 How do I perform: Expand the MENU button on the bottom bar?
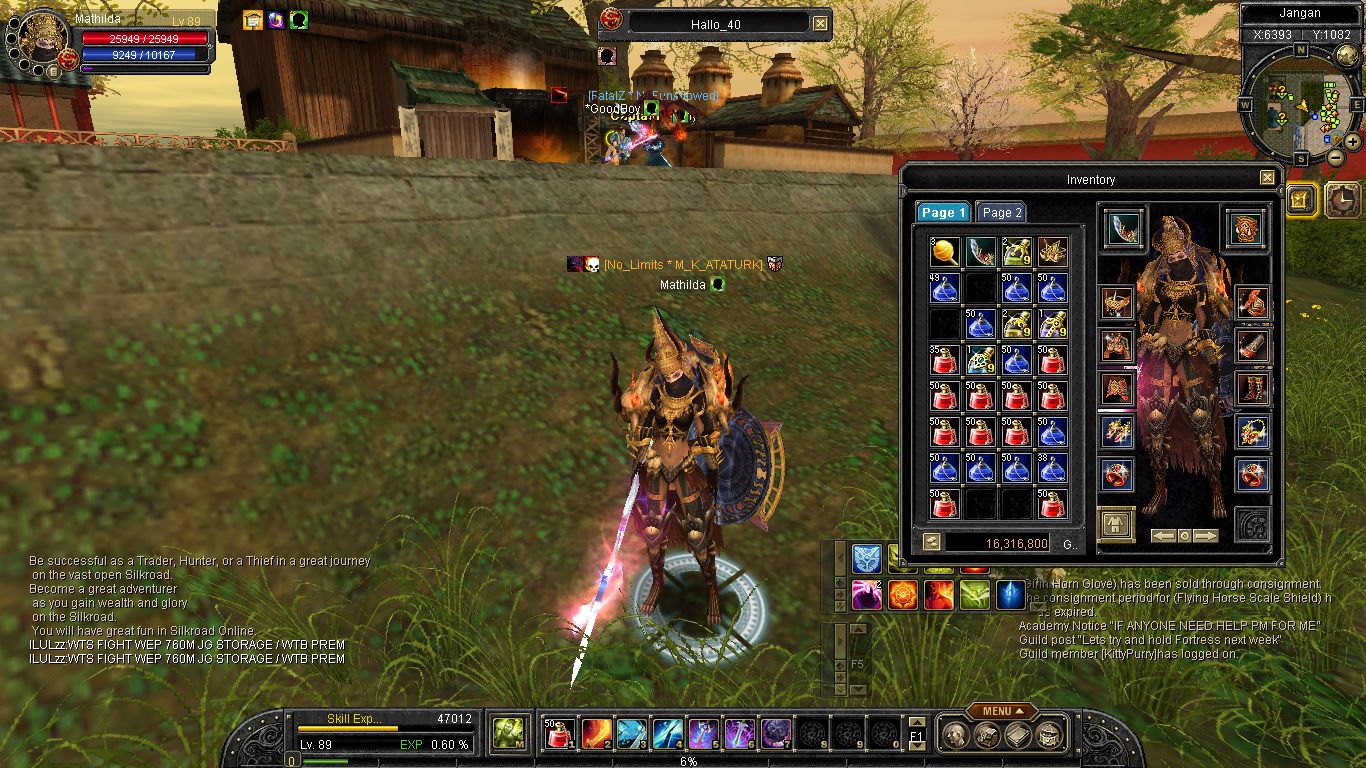pos(1001,711)
